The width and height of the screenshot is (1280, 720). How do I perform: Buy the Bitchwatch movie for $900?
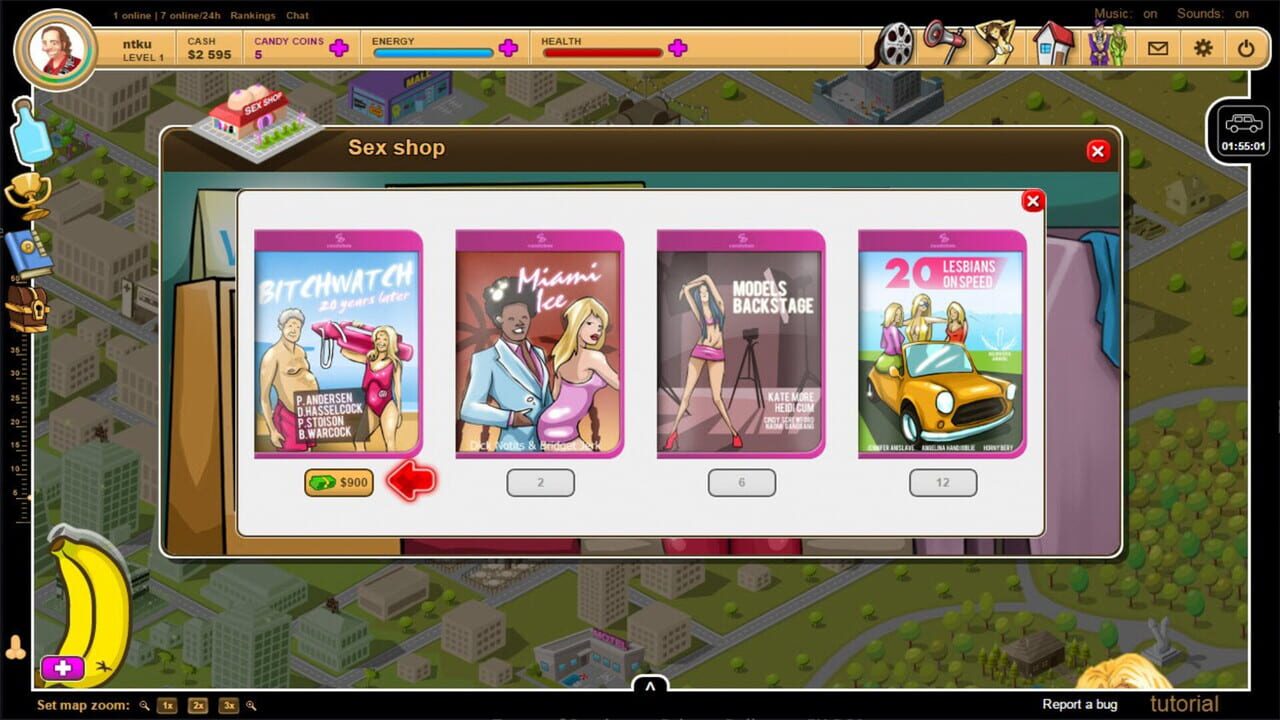click(x=339, y=482)
